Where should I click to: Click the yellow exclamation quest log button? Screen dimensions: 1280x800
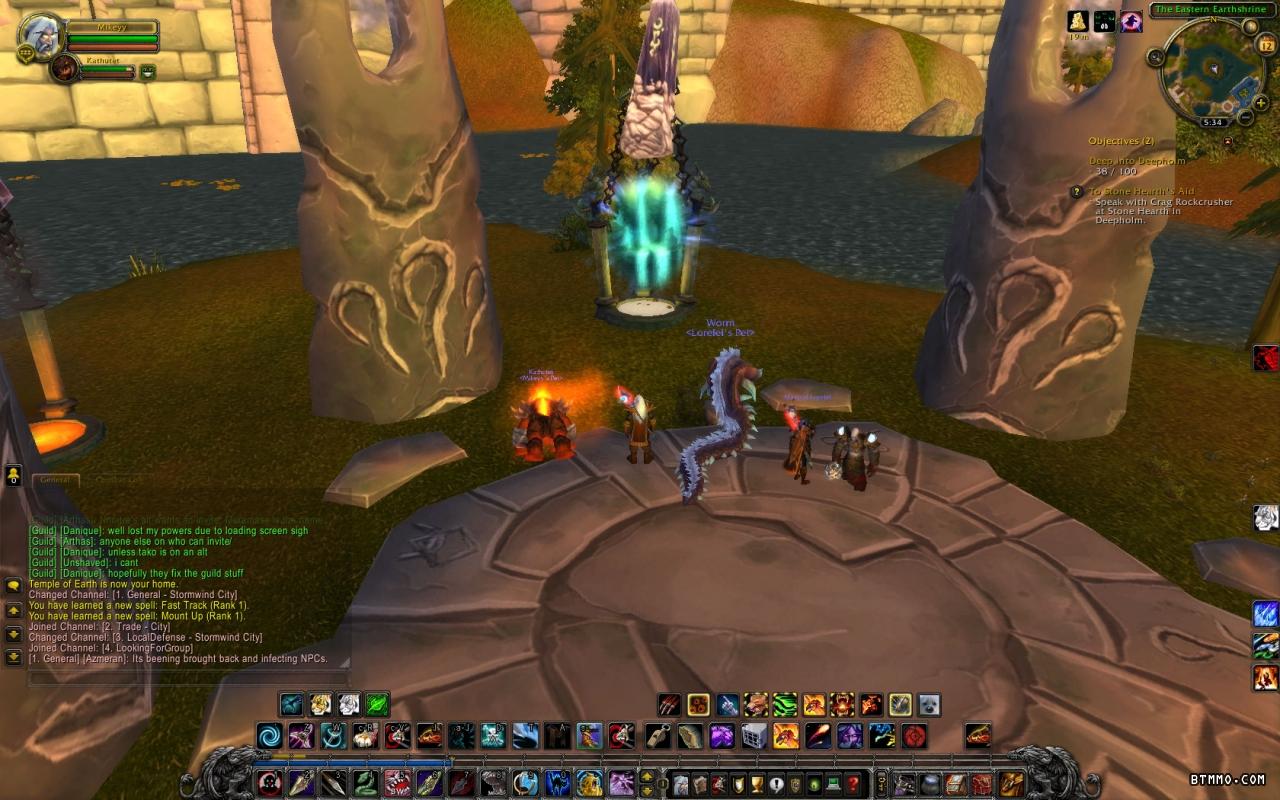(776, 783)
